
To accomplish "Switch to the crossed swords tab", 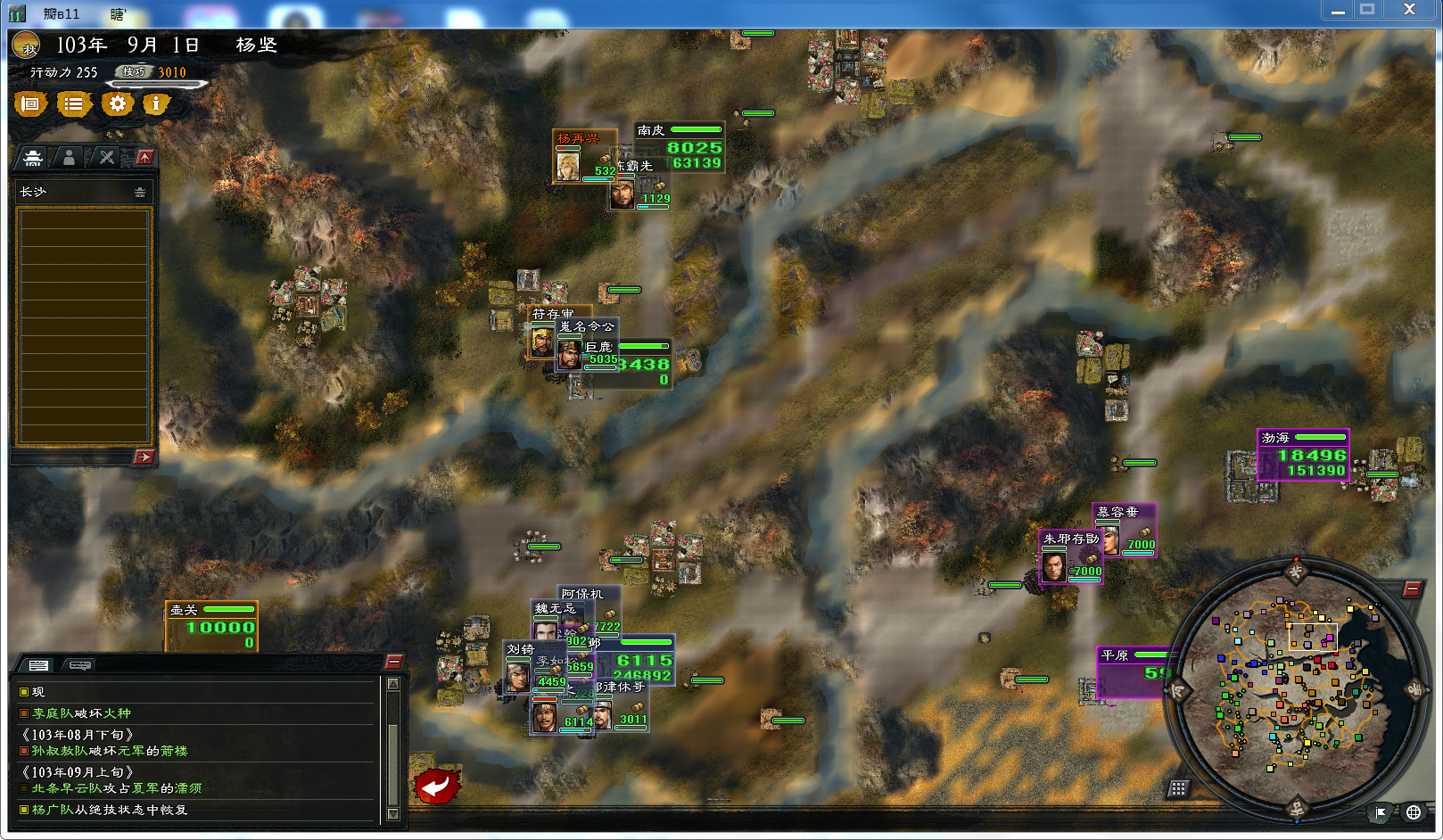I will [x=106, y=158].
